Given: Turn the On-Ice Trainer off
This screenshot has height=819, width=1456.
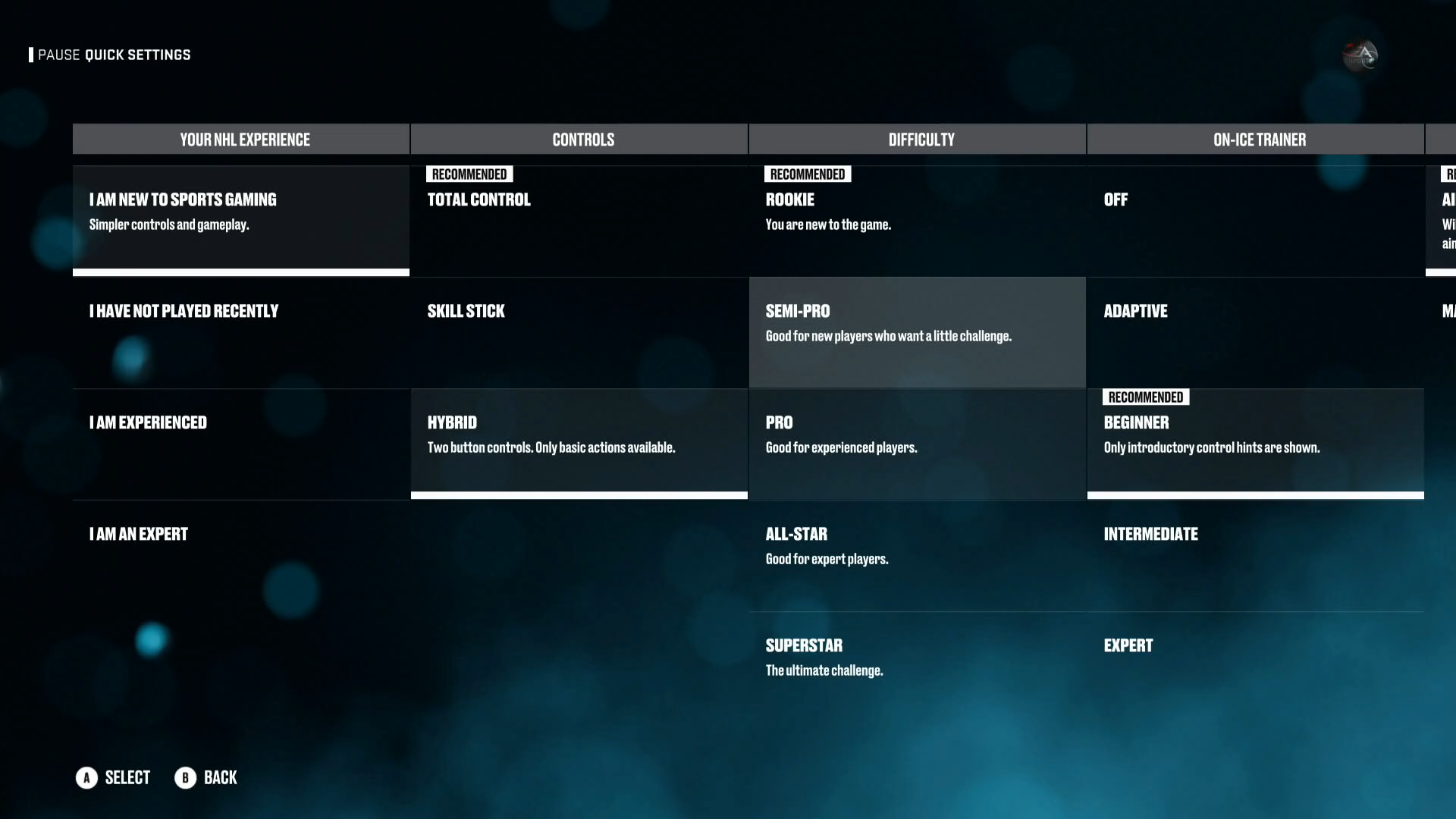Looking at the screenshot, I should pyautogui.click(x=1255, y=216).
